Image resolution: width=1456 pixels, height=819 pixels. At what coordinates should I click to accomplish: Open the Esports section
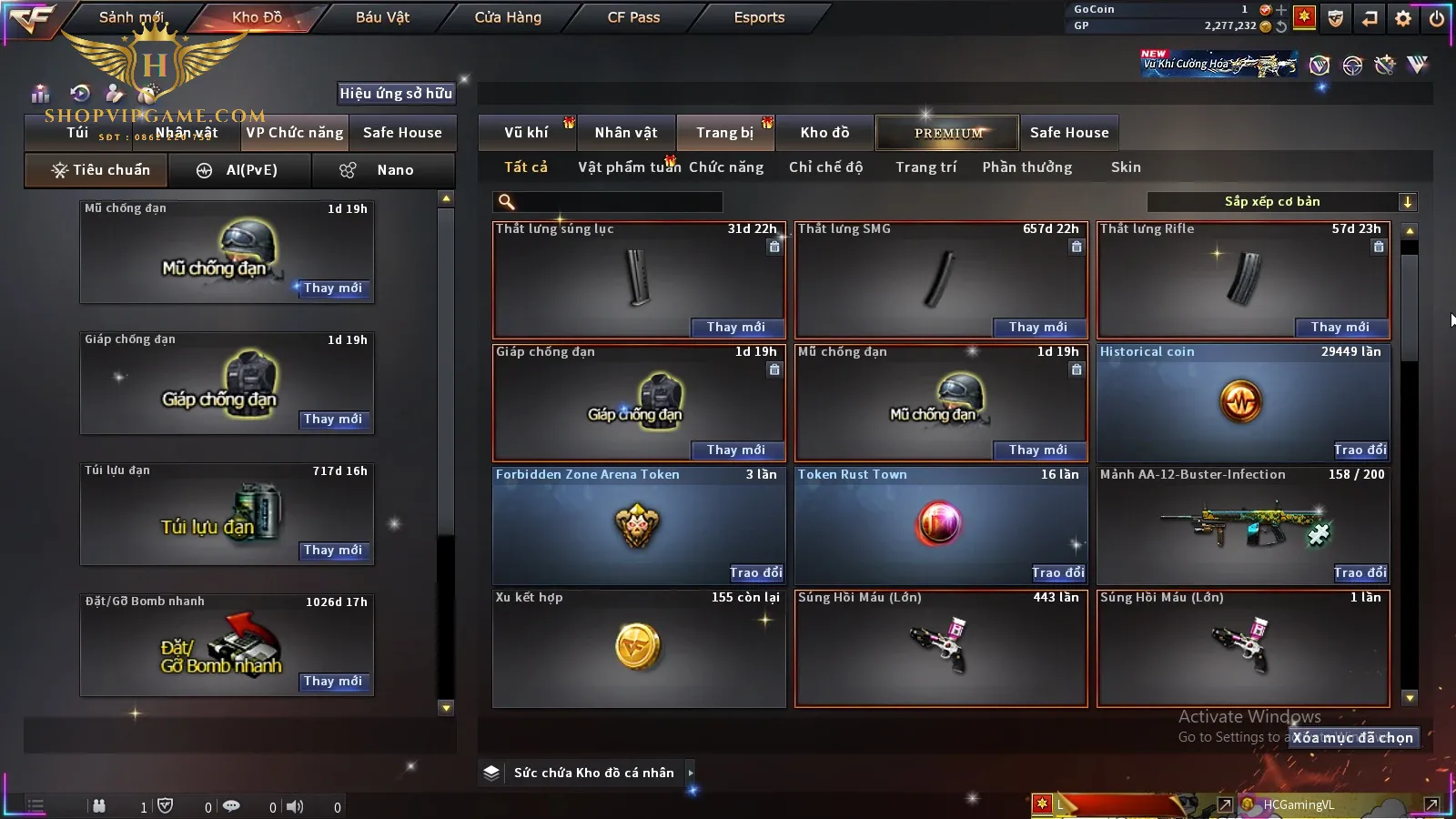759,17
